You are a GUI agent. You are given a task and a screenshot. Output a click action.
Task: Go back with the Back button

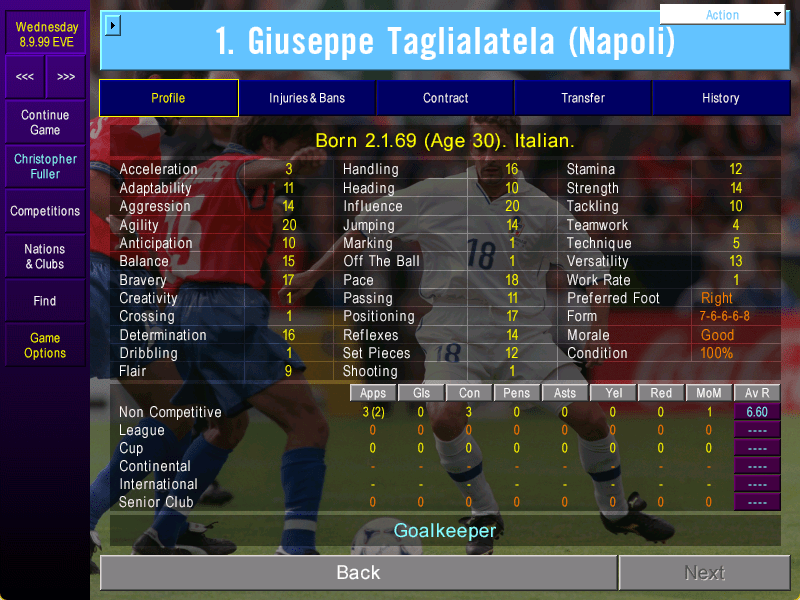(x=358, y=572)
